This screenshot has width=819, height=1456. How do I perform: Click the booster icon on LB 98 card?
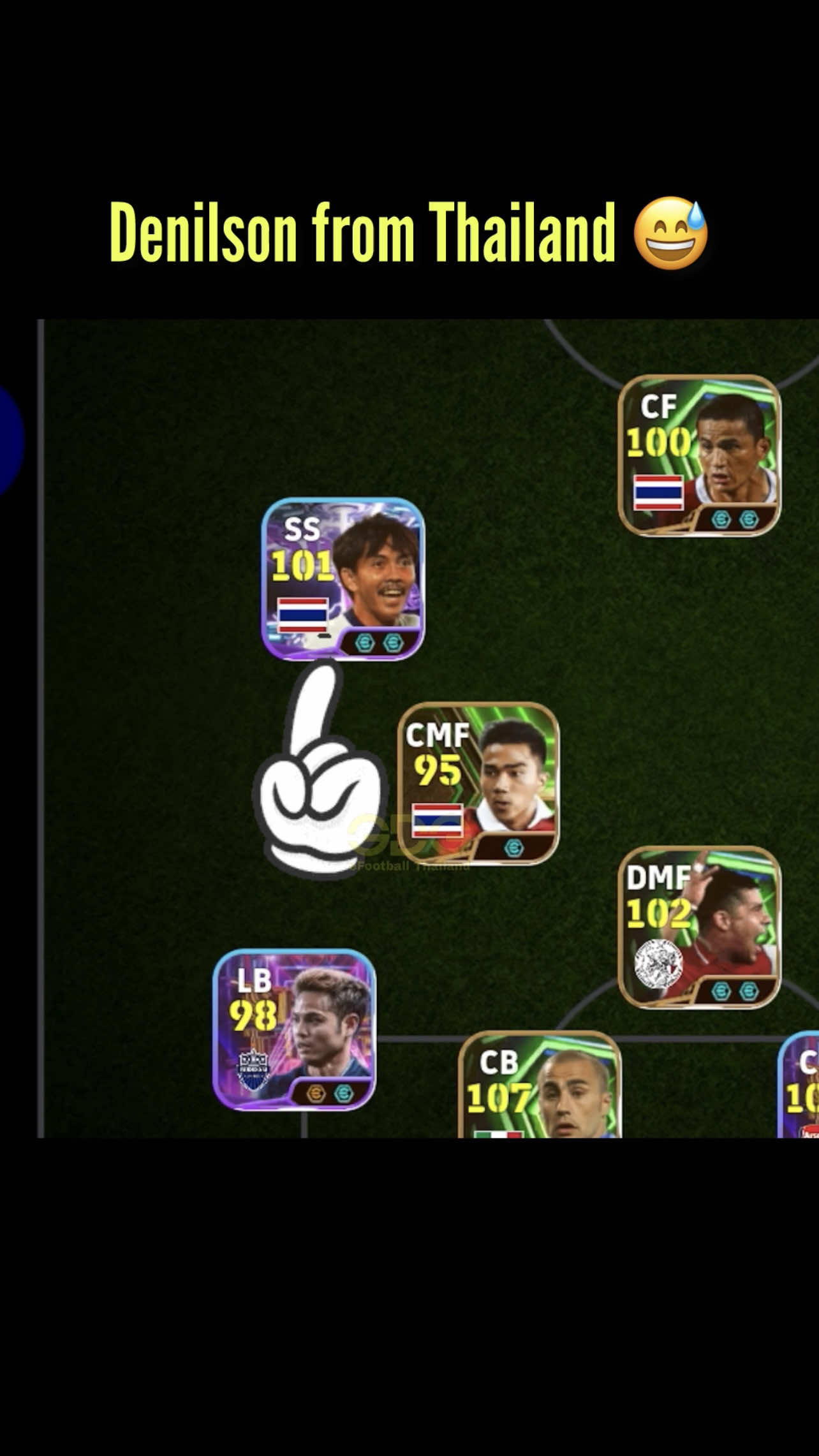pos(316,1092)
